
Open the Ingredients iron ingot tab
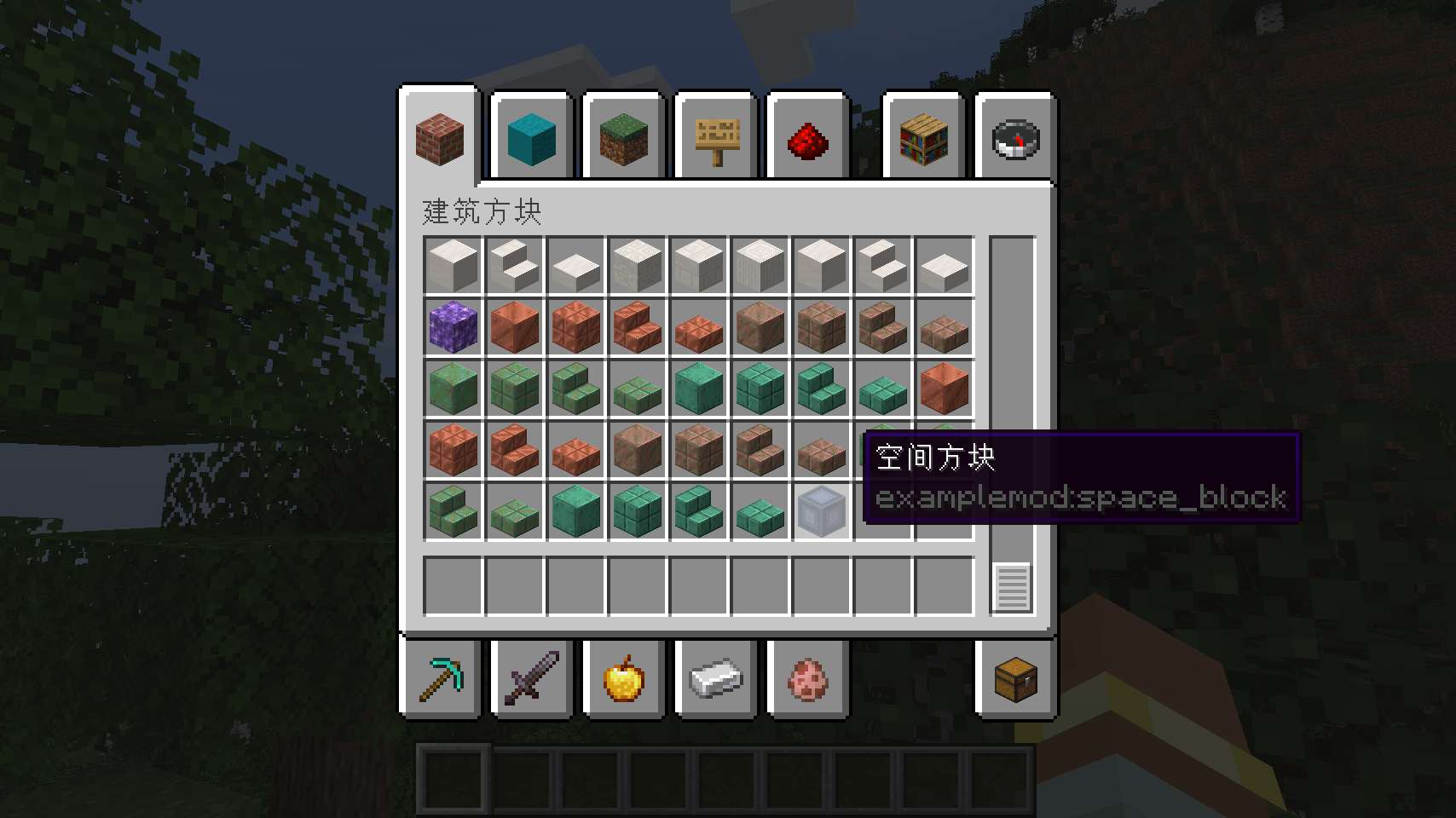(715, 679)
